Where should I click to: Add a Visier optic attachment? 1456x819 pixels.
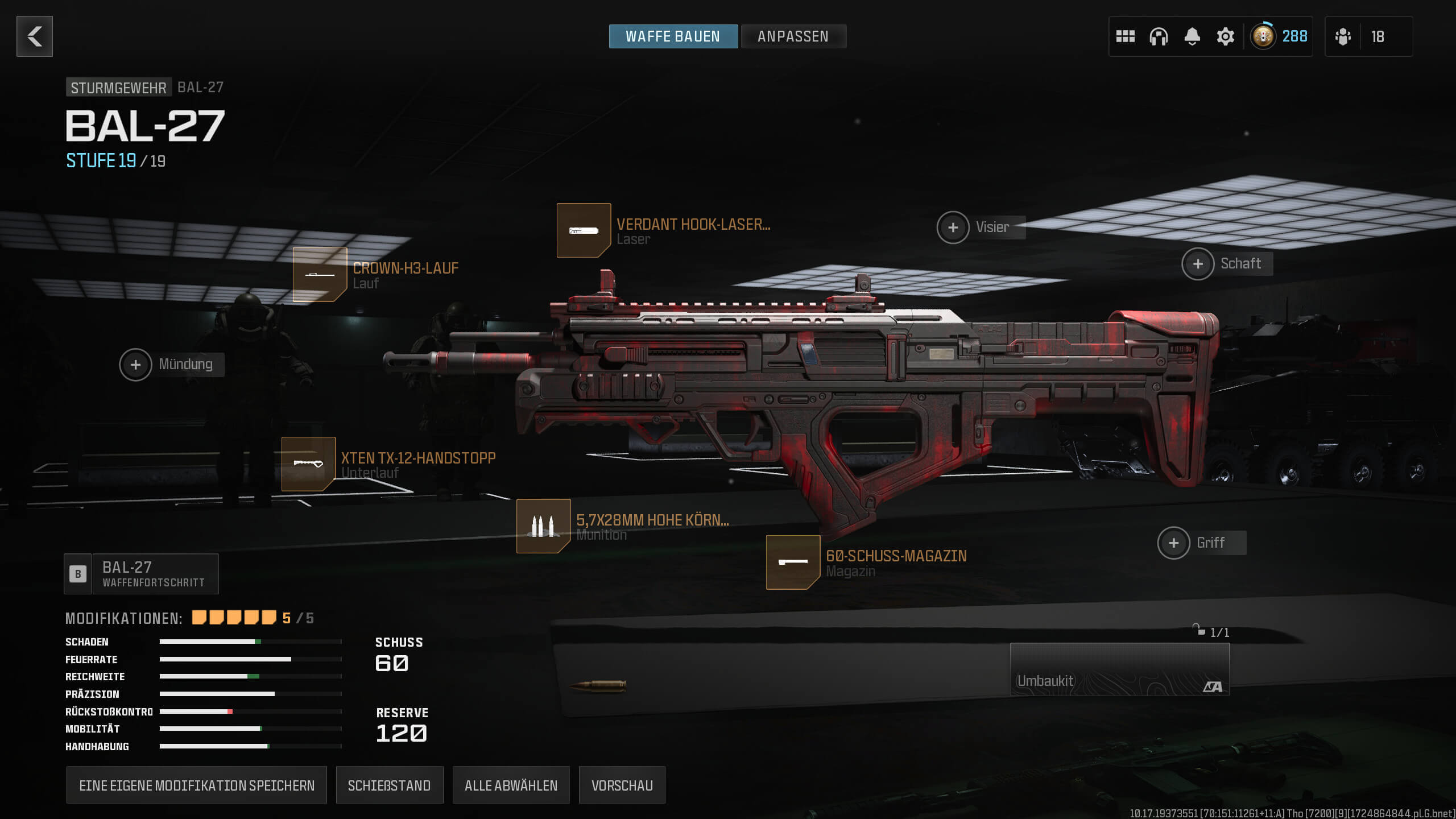coord(953,227)
